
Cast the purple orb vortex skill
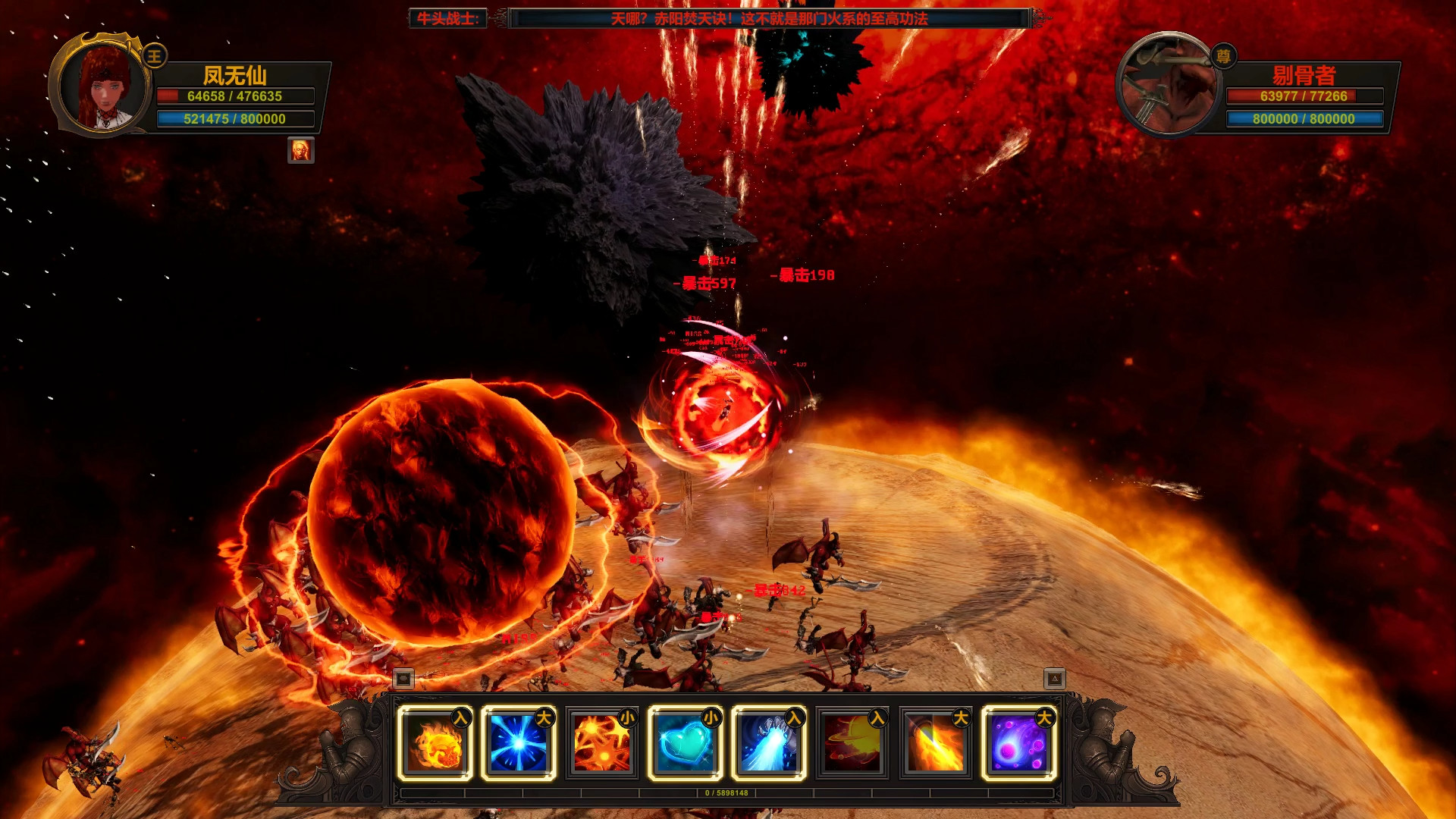tap(1019, 743)
